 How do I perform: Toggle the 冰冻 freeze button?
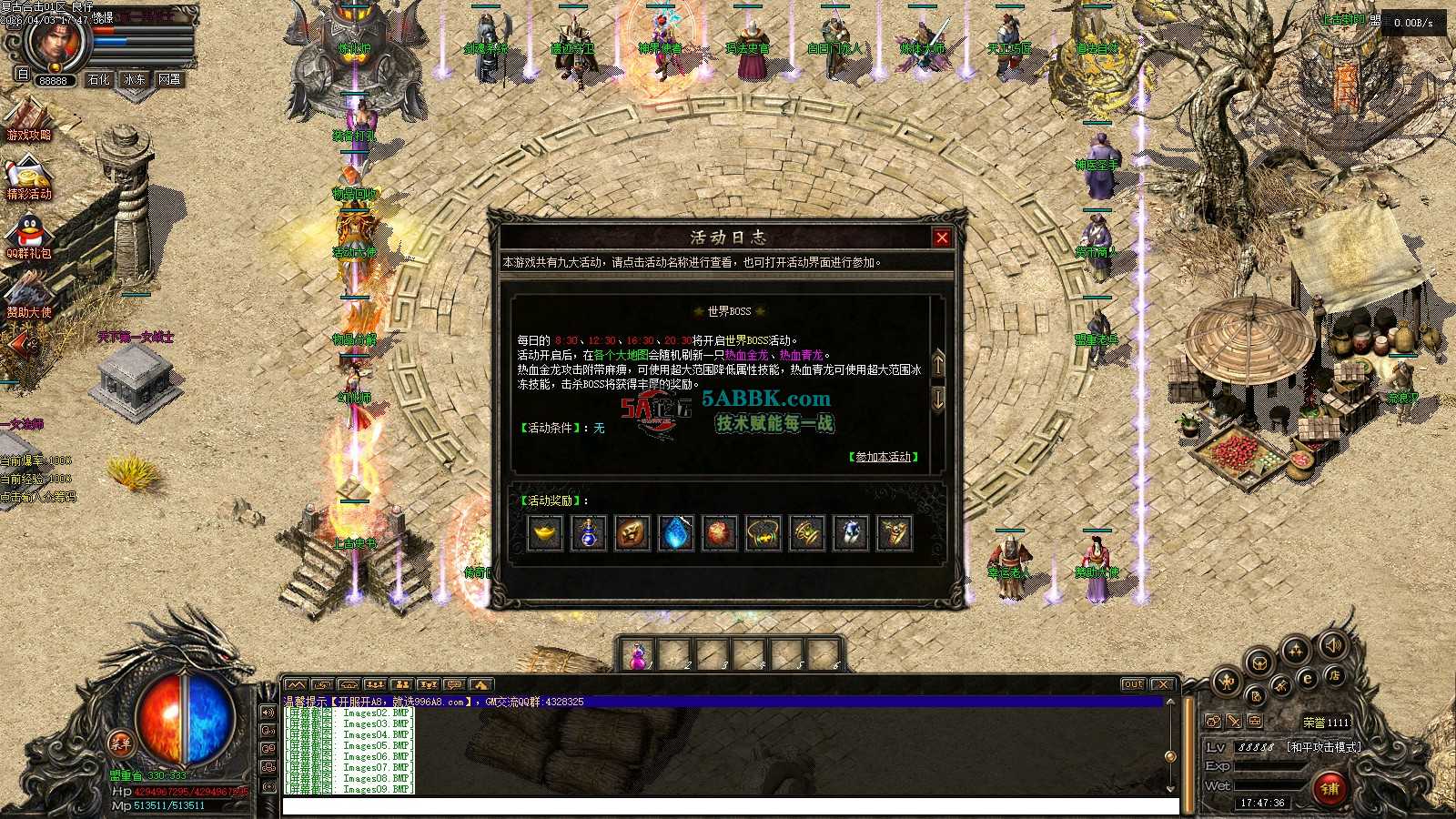pos(135,80)
